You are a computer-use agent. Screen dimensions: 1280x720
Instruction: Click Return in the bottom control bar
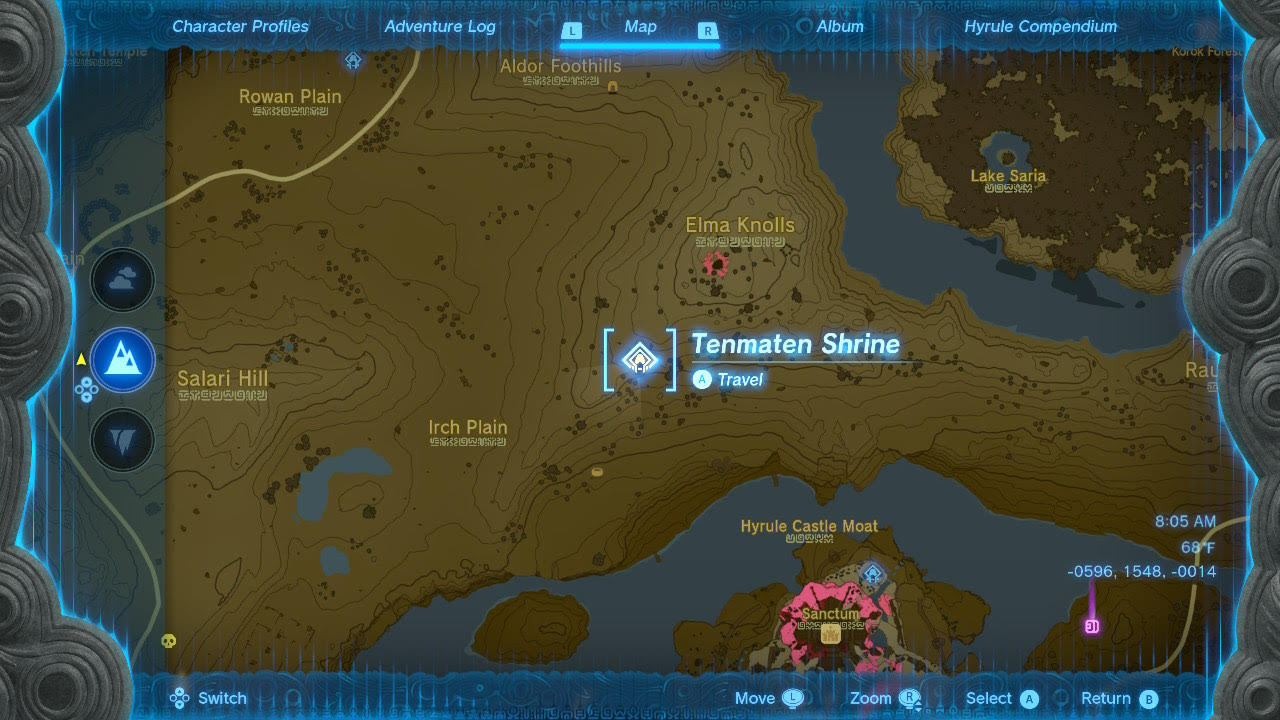tap(1117, 698)
